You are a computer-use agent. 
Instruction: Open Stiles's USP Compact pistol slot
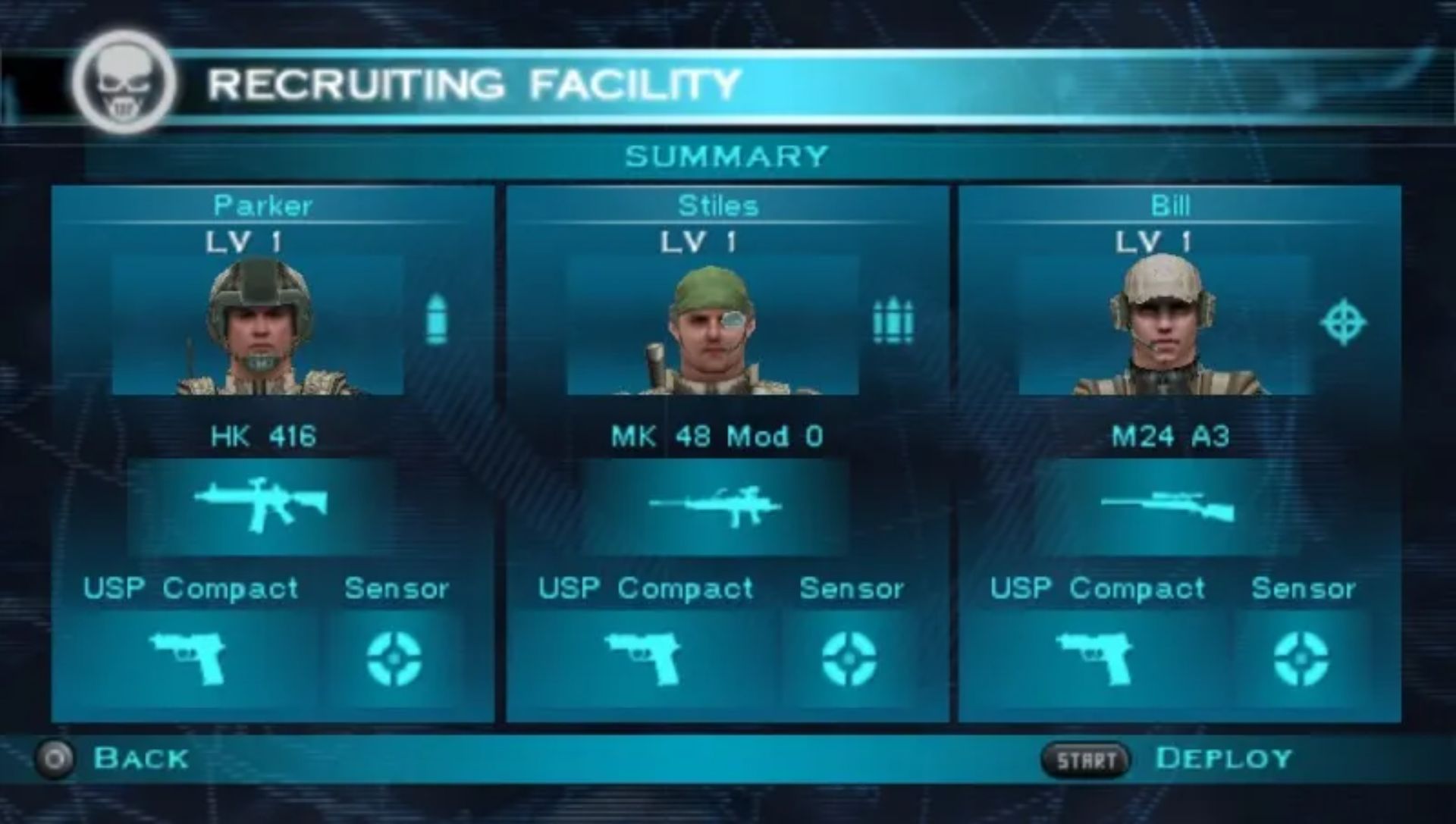pos(643,658)
